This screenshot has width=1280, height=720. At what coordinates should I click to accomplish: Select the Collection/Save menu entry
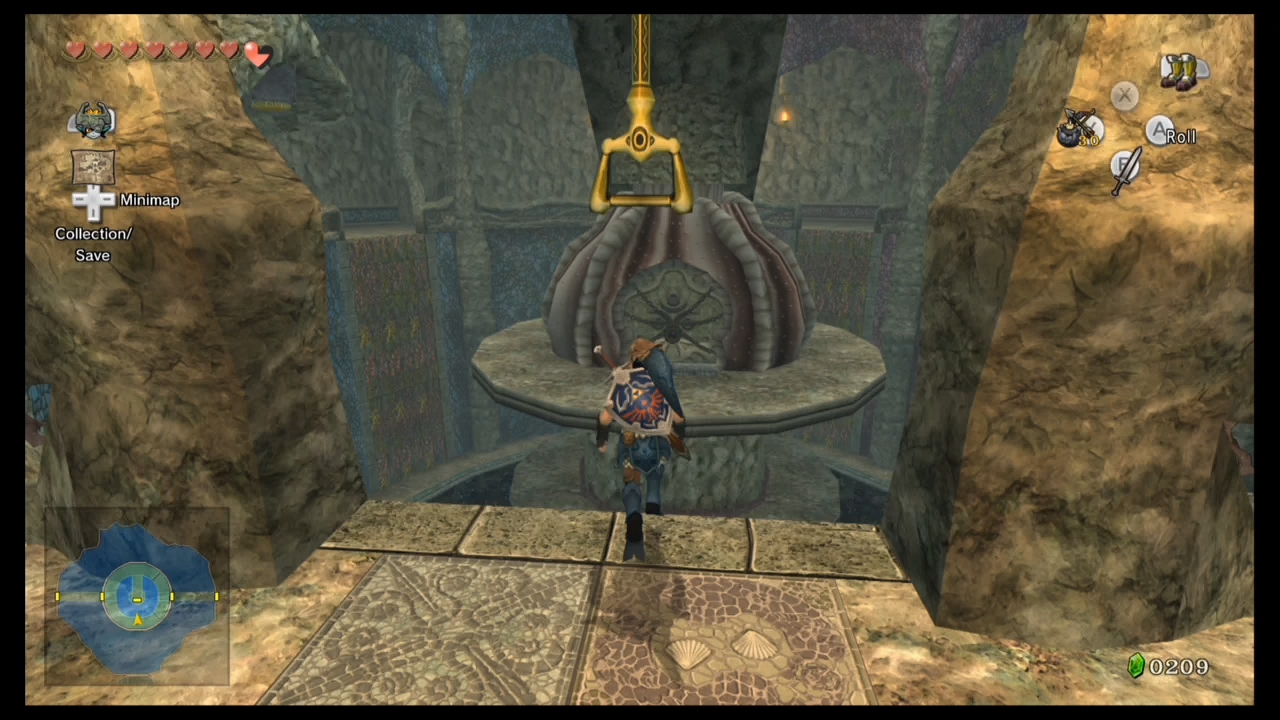pyautogui.click(x=92, y=244)
